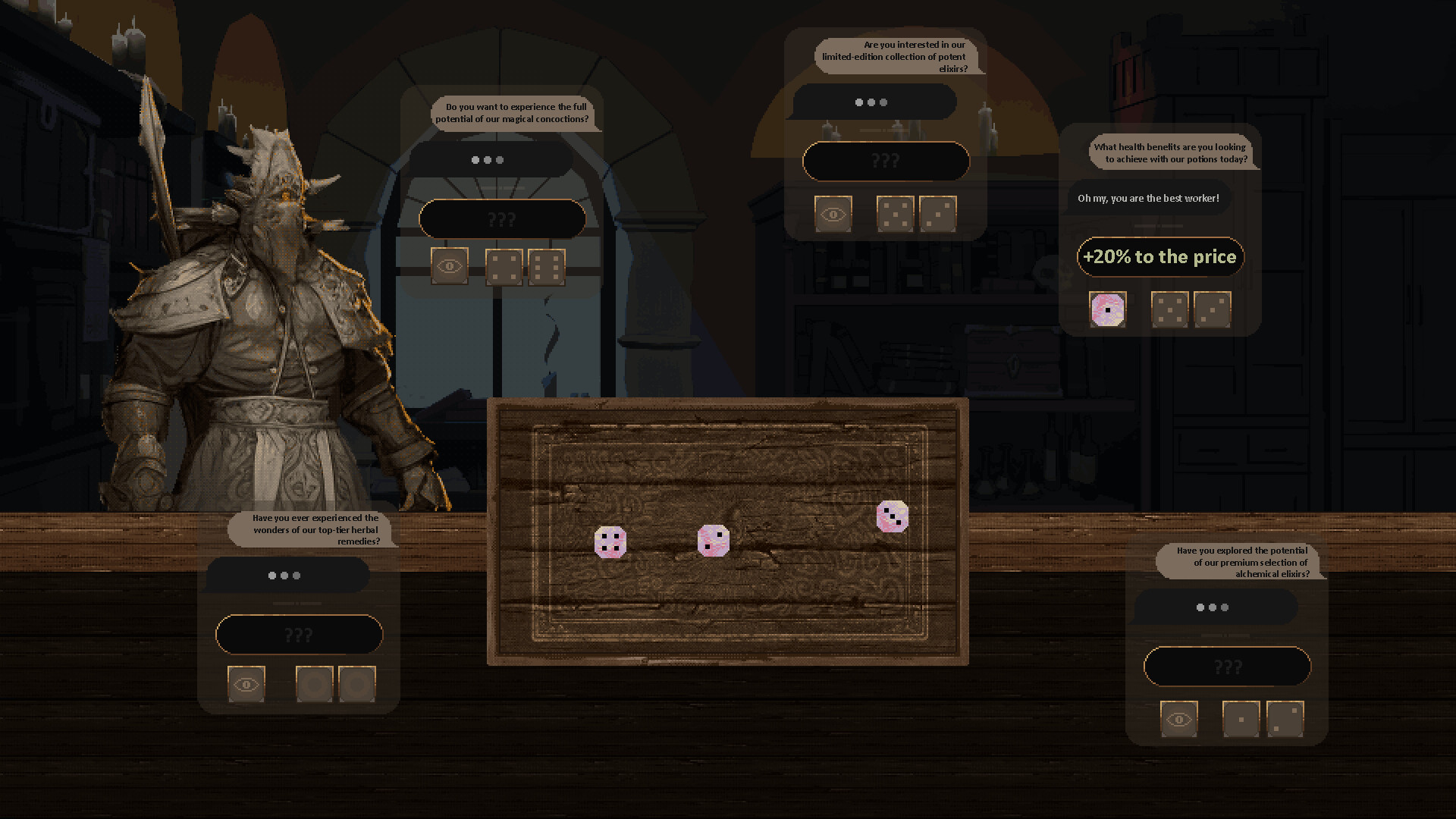Toggle the eye reveal on the herbal remedies panel

pos(245,683)
